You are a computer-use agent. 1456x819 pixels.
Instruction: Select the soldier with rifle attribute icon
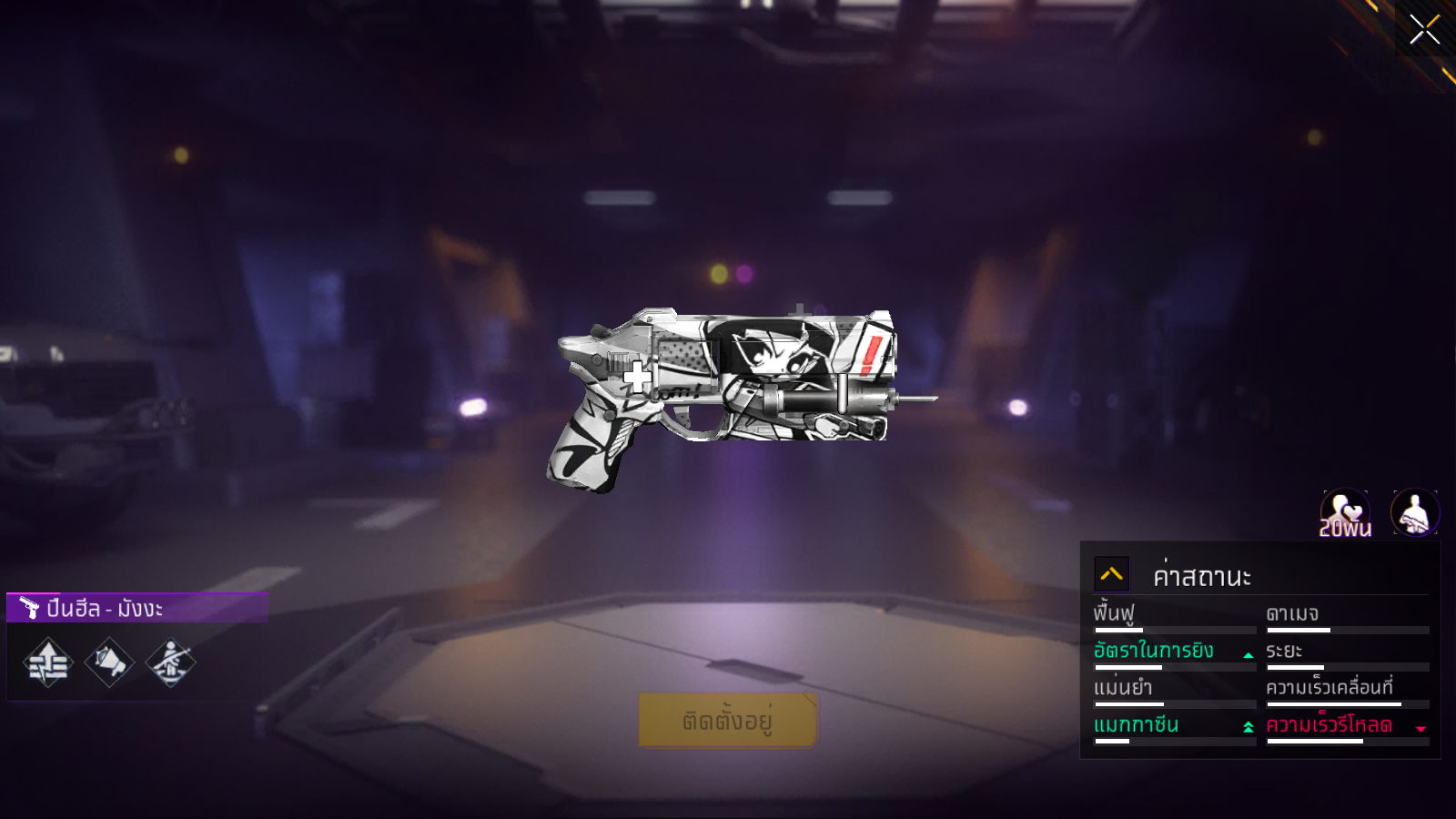point(170,662)
